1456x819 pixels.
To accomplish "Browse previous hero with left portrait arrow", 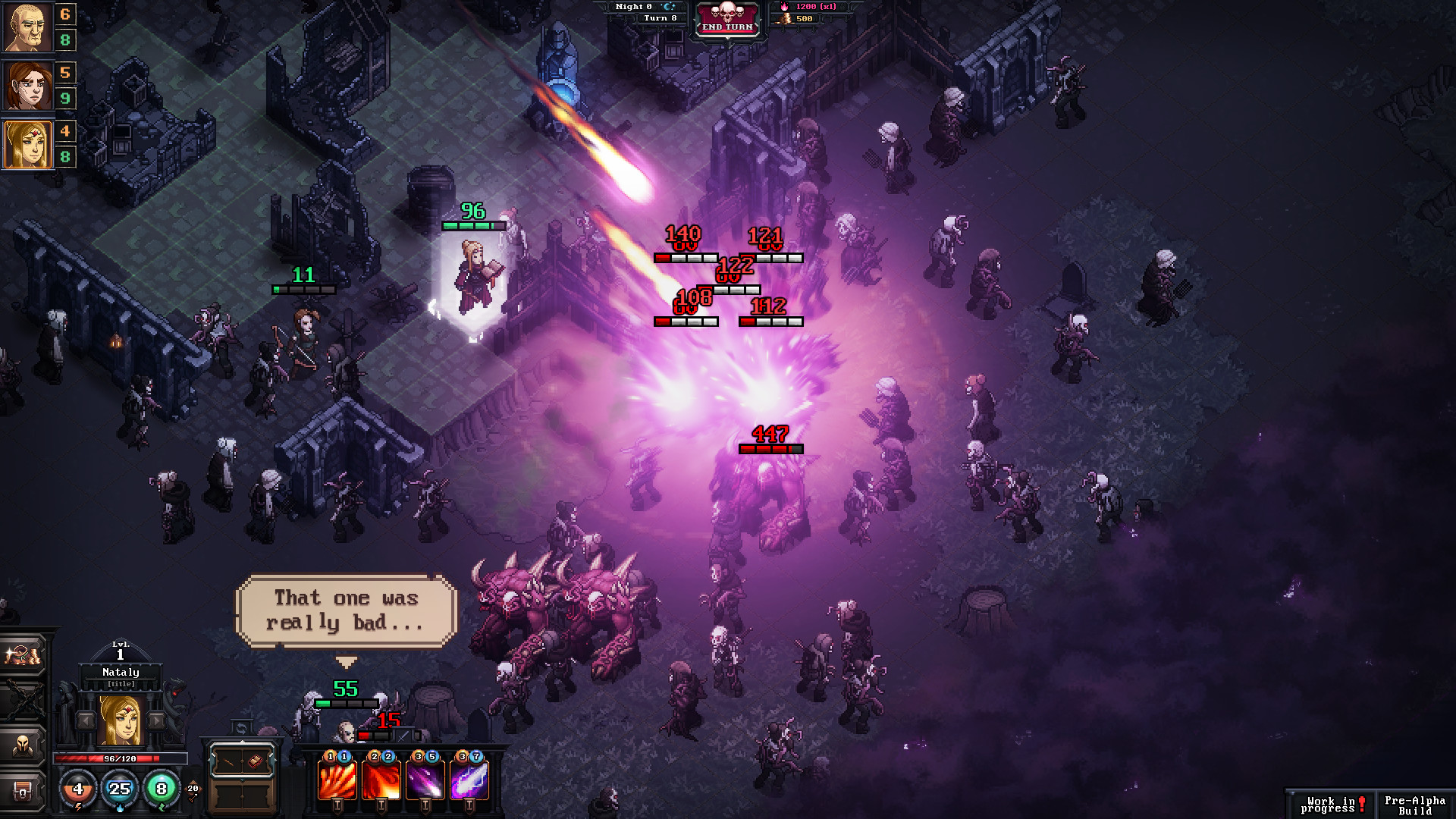I will coord(86,720).
